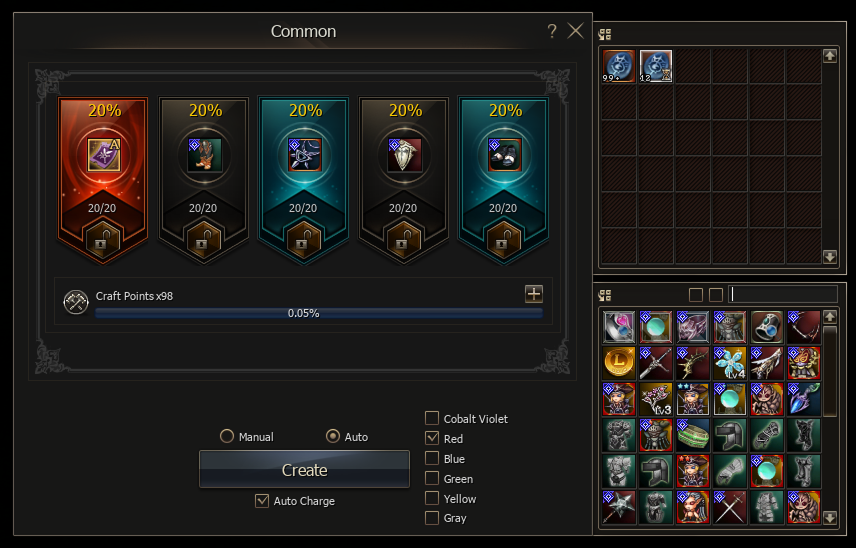
Task: Enable the Cobalt Violet filter
Action: coord(432,419)
